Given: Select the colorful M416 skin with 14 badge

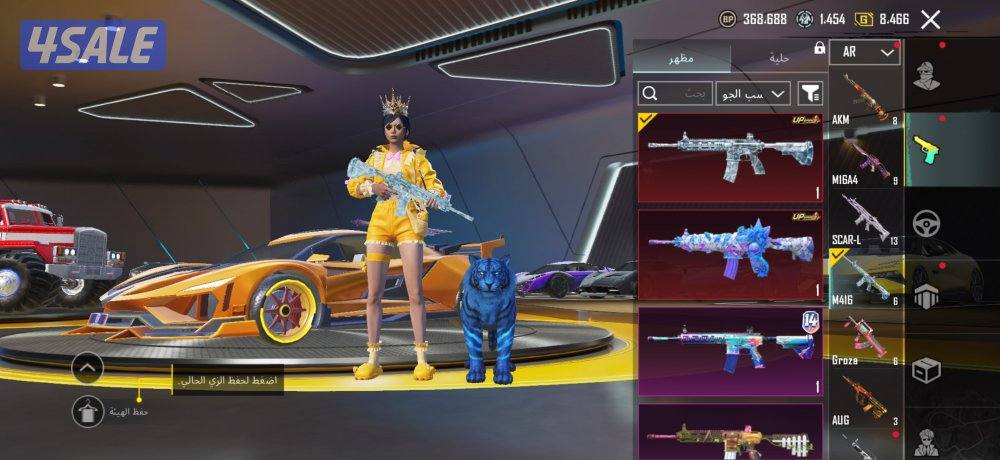Looking at the screenshot, I should [730, 350].
